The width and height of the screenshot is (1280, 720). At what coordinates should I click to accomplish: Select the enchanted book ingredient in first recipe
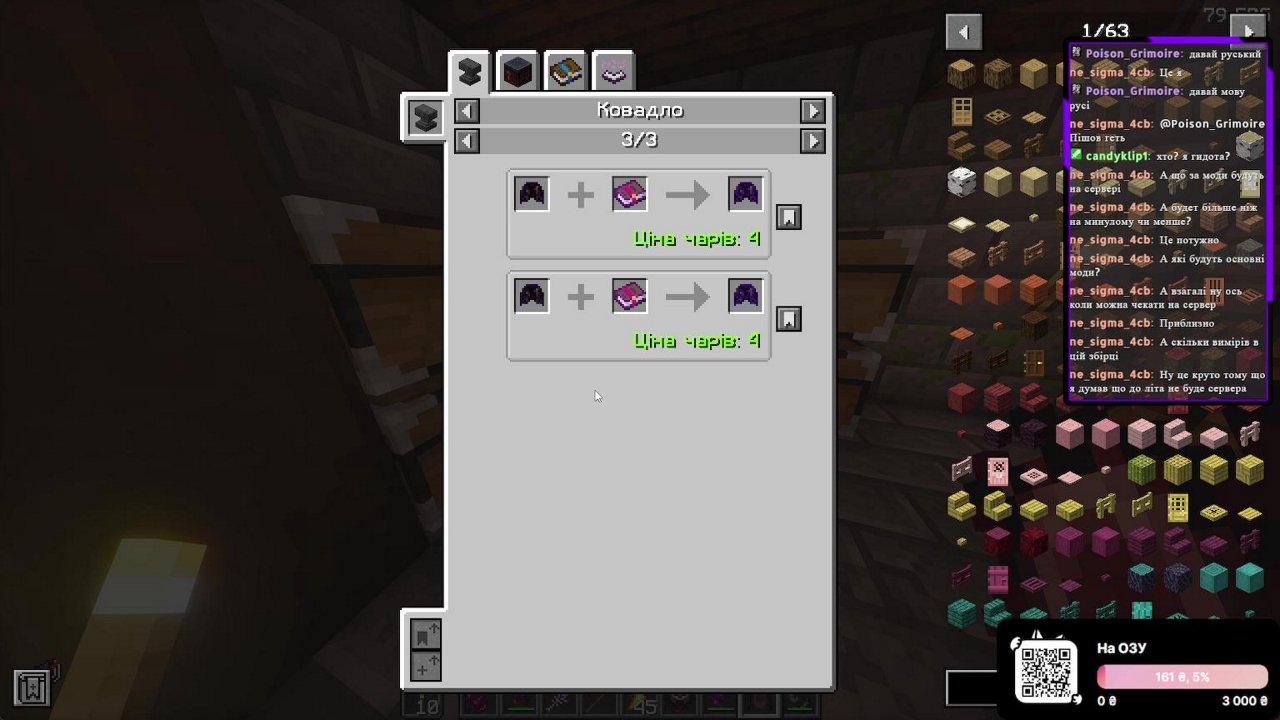click(x=628, y=193)
